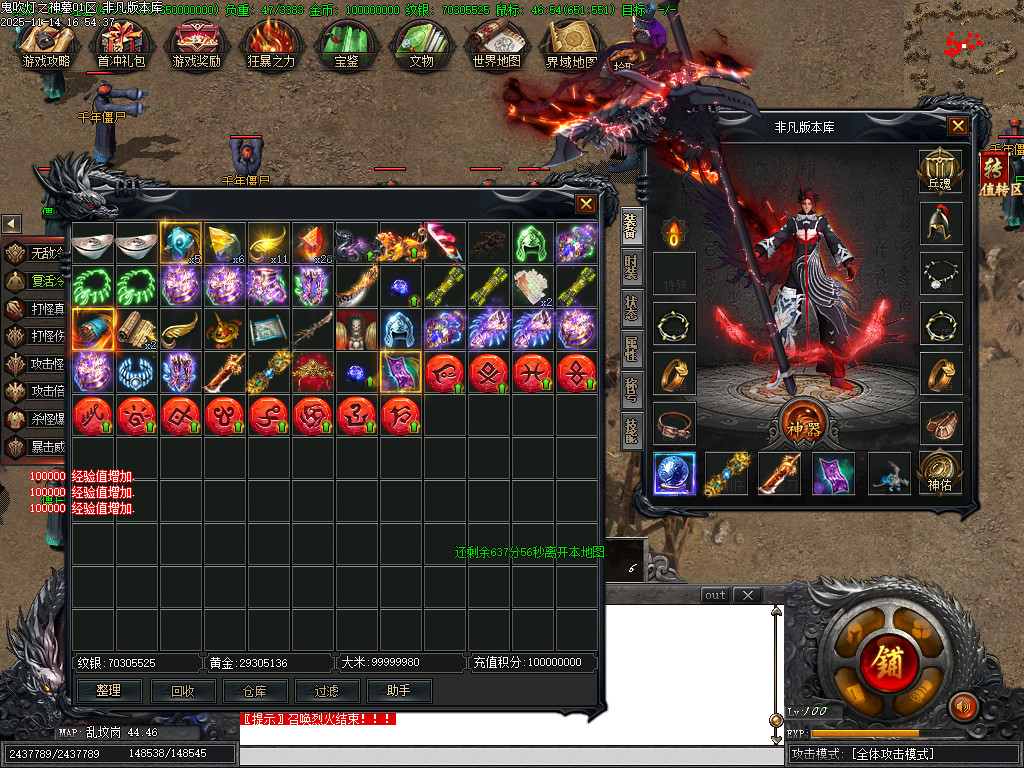Close the character equipment panel
The width and height of the screenshot is (1024, 768).
[x=958, y=126]
